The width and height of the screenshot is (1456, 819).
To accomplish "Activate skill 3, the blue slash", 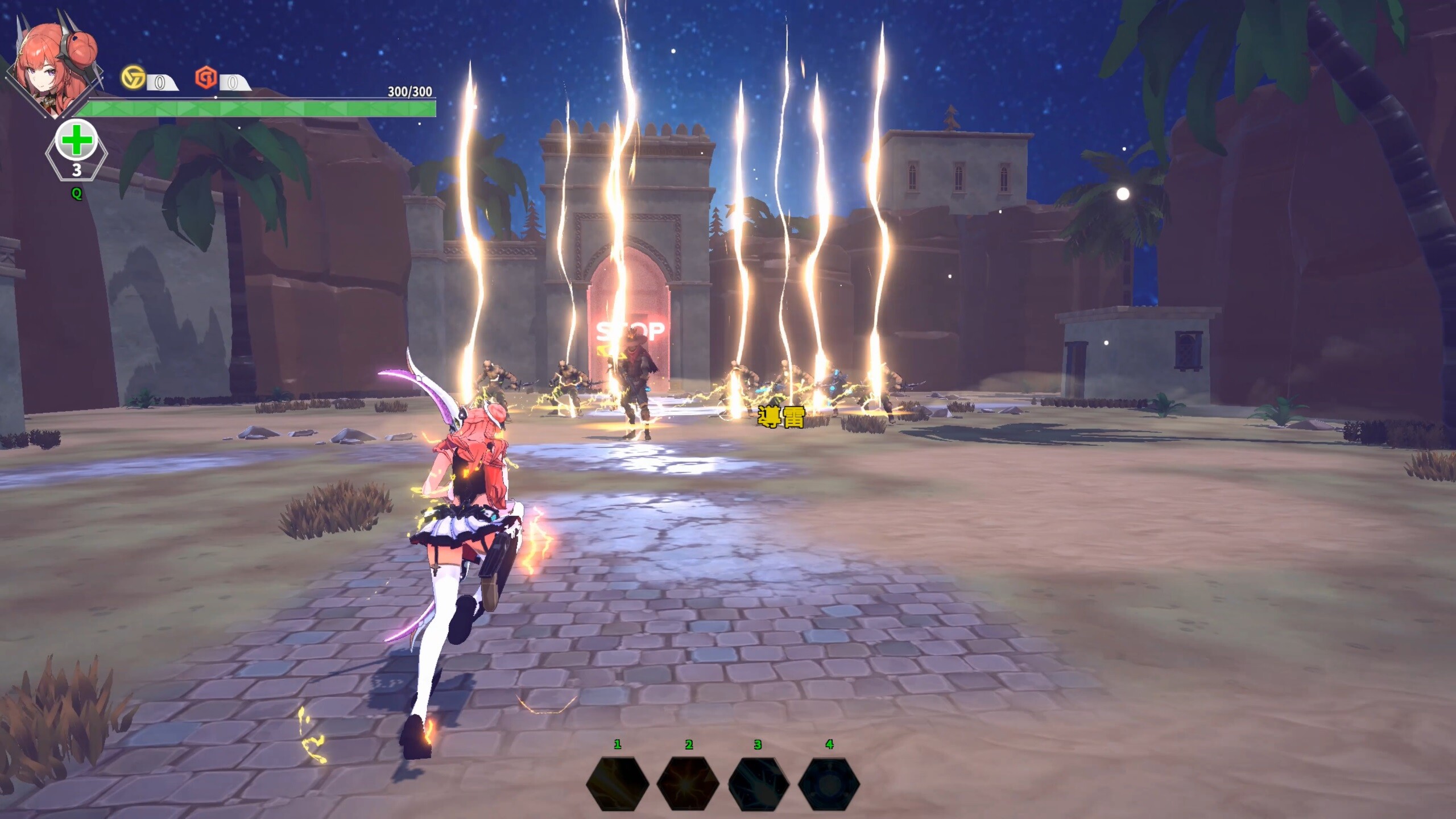I will pyautogui.click(x=759, y=784).
